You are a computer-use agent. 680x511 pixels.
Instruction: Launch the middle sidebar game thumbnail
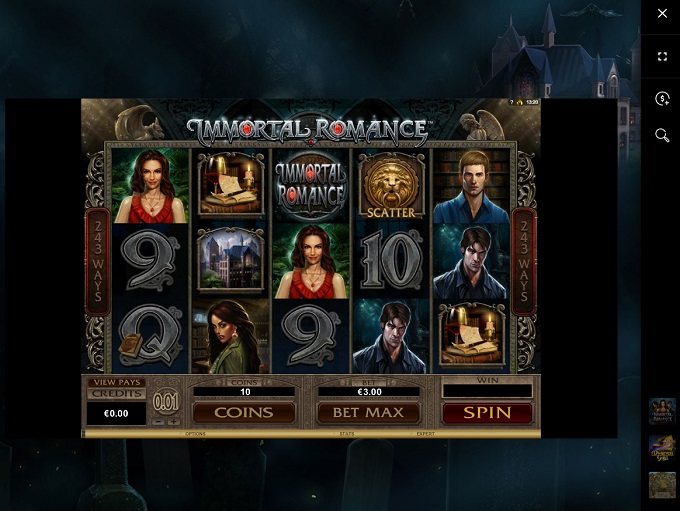point(662,448)
